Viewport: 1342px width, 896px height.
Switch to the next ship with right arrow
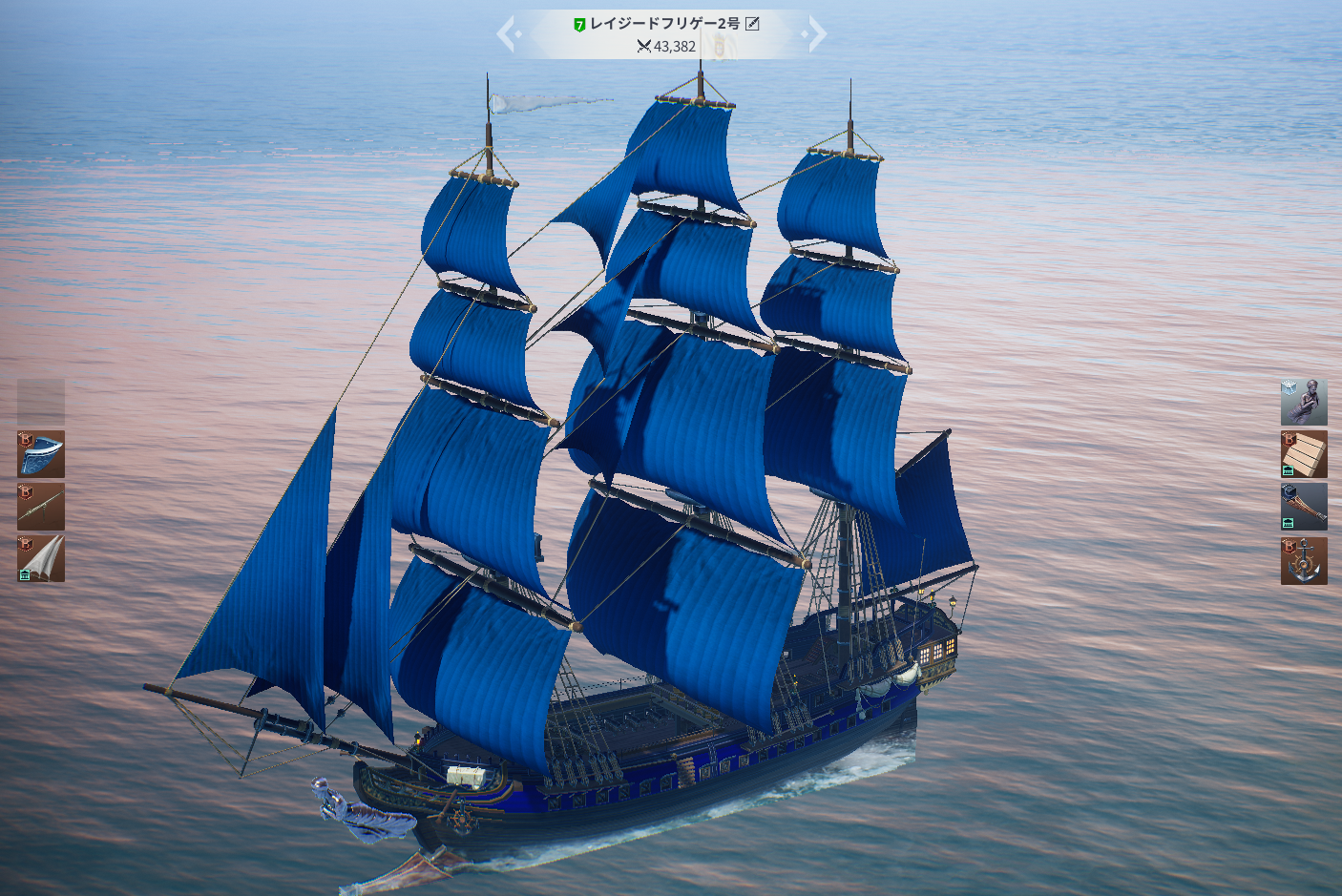click(x=816, y=34)
